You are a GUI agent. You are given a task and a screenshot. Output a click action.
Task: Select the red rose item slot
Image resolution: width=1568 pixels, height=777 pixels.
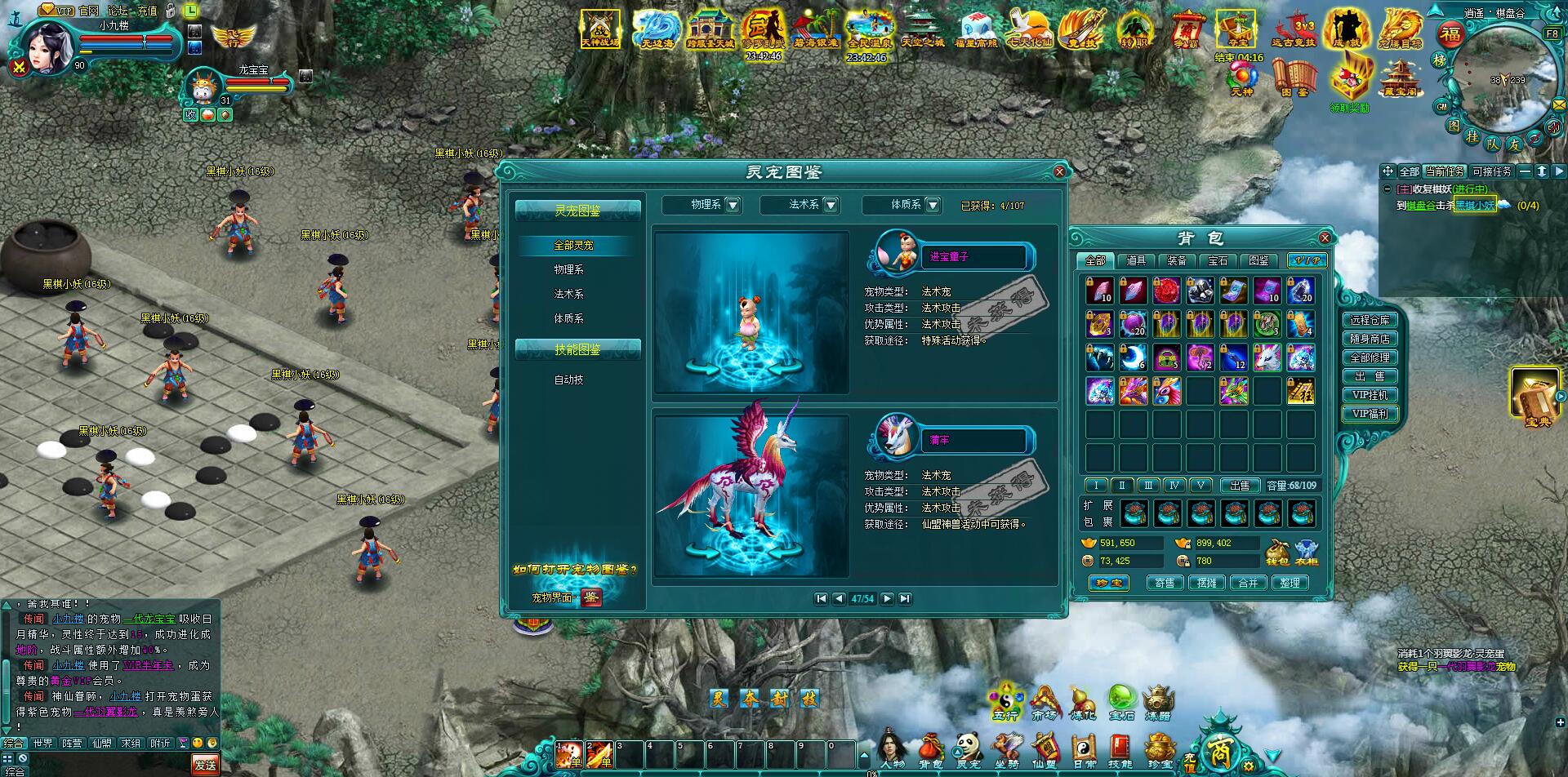tap(1166, 291)
